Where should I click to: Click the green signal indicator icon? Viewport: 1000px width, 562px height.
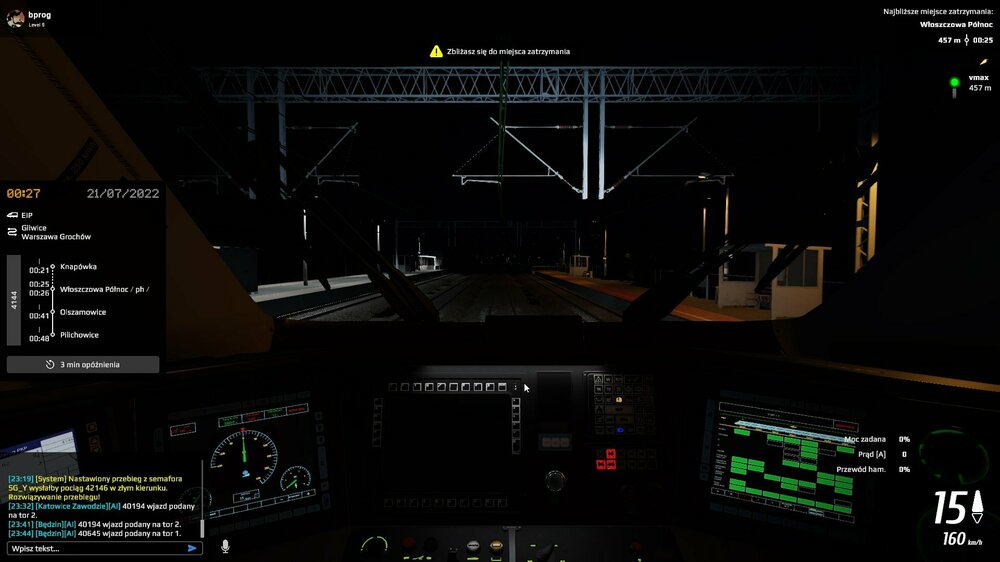(x=954, y=82)
